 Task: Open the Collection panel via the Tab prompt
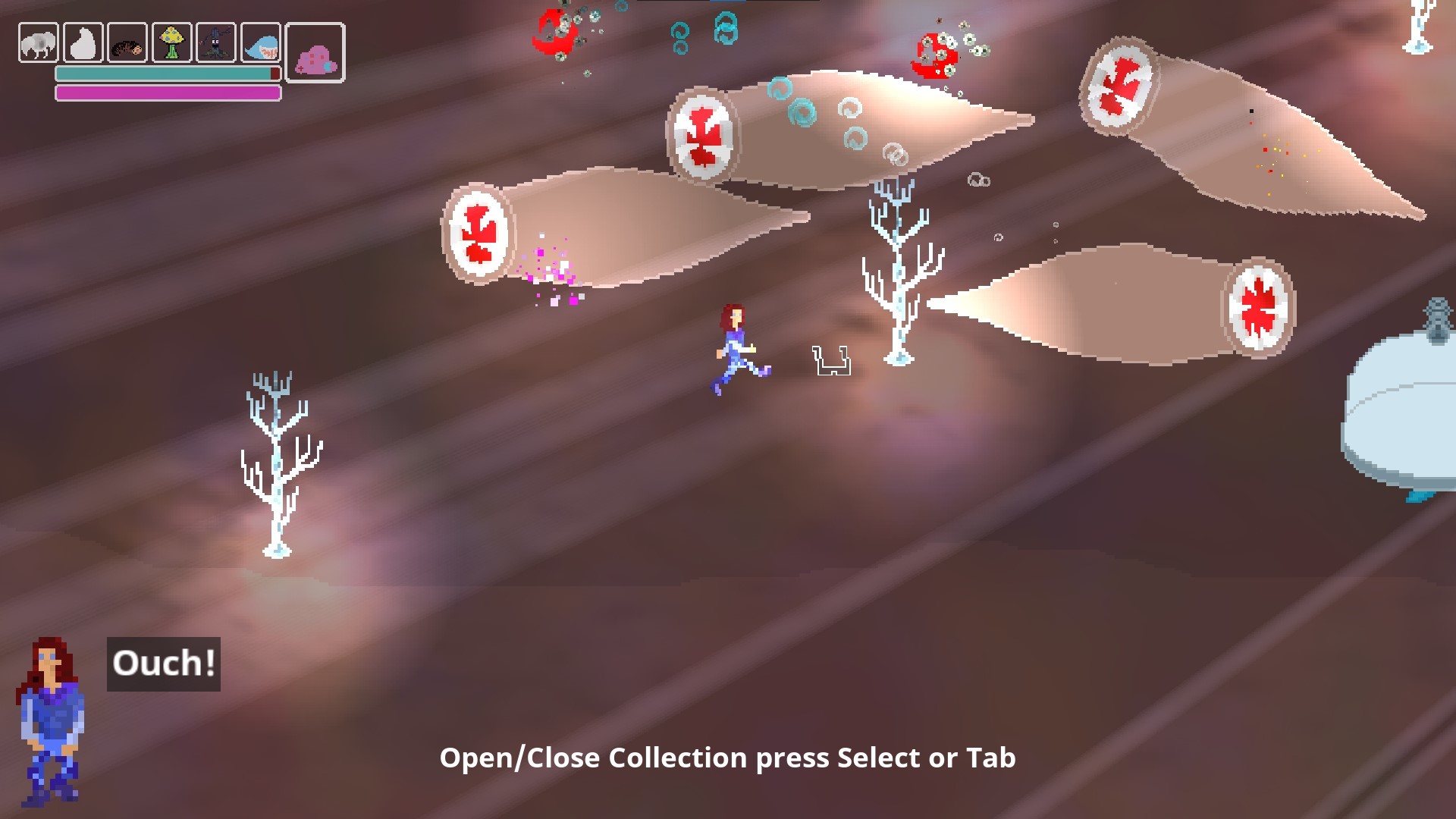click(730, 757)
